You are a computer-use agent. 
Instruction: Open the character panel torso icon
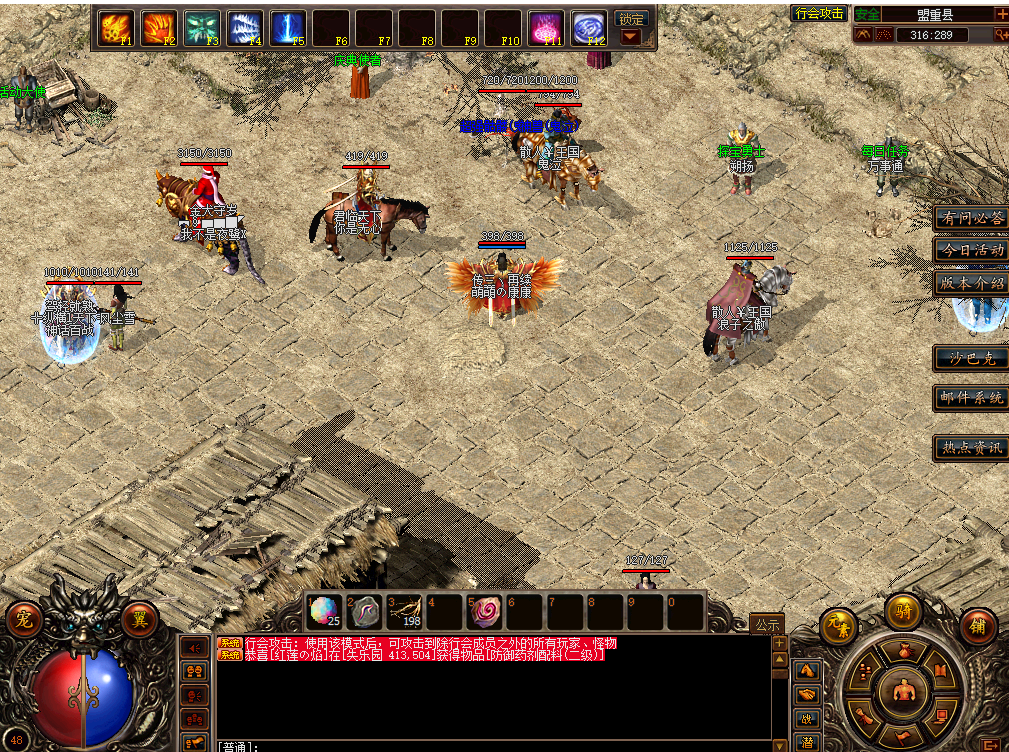coord(902,689)
